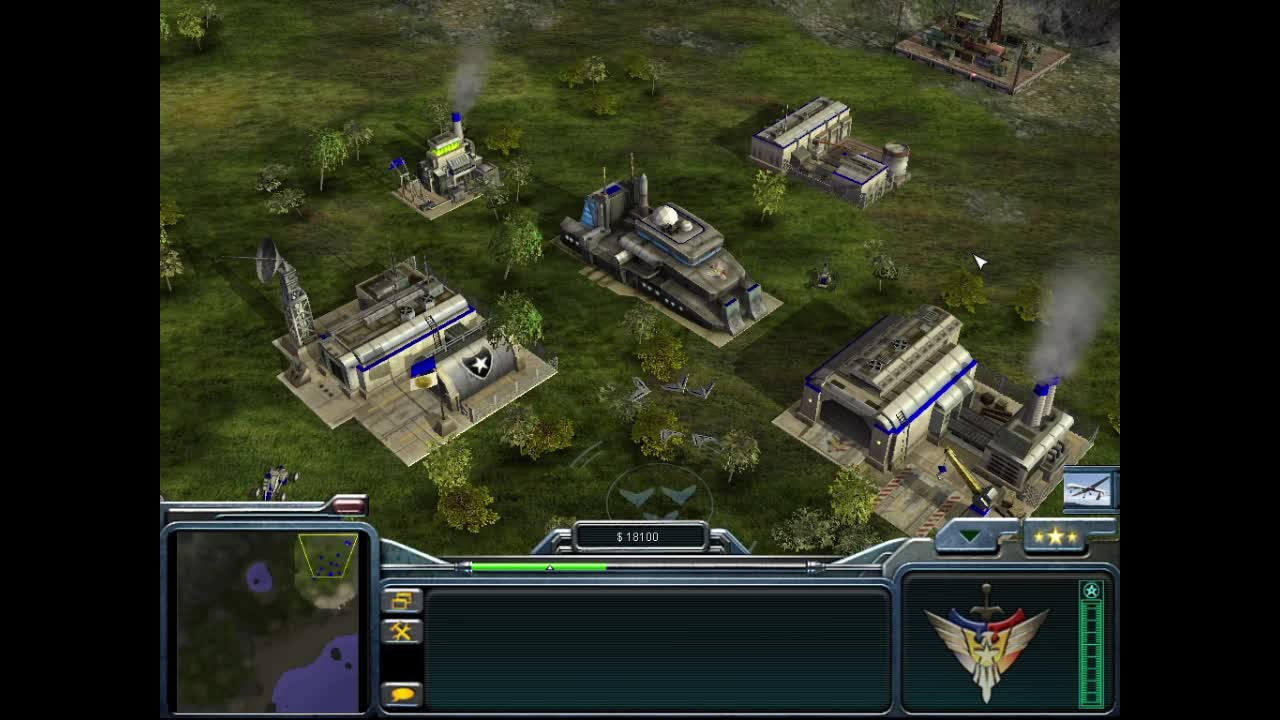Click the crossed hammer and wrench button

point(402,631)
